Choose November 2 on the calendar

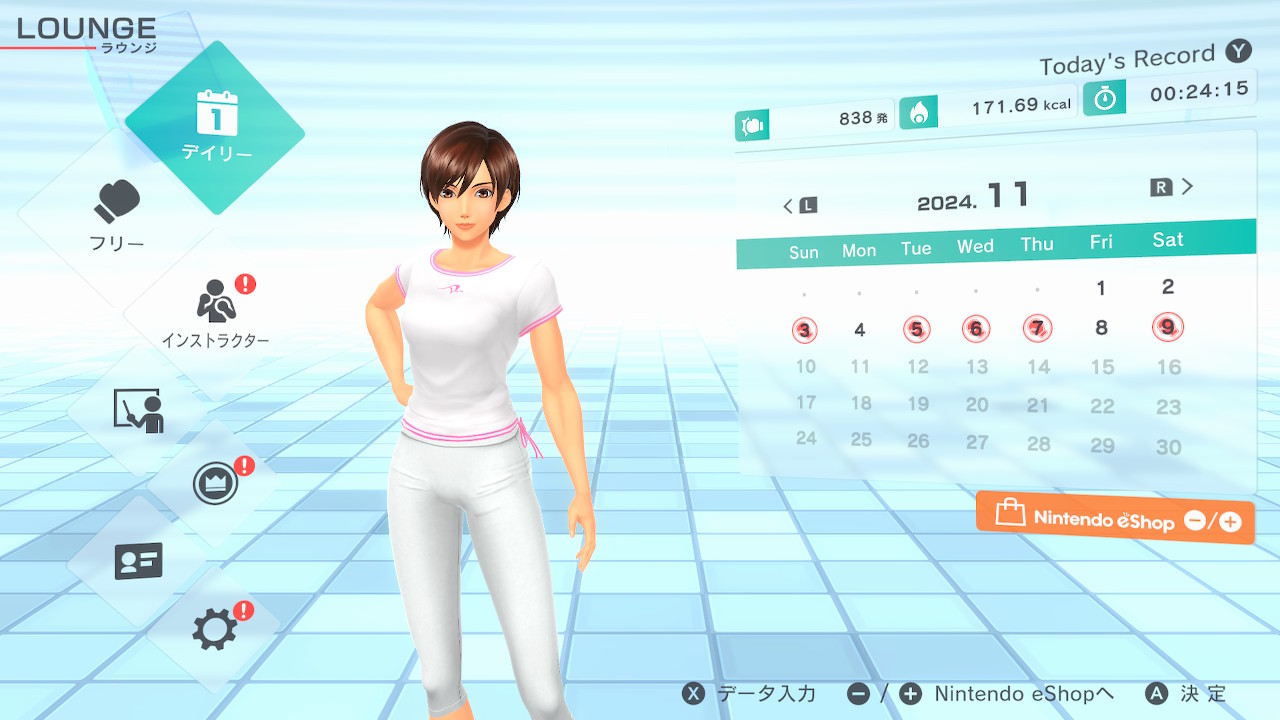point(1168,287)
